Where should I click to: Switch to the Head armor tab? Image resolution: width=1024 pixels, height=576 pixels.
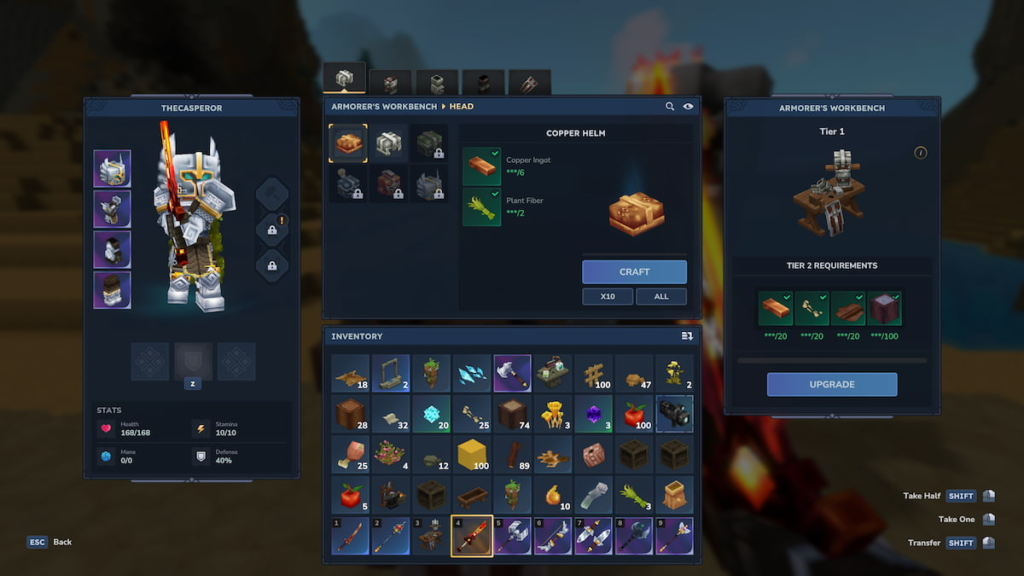[344, 79]
